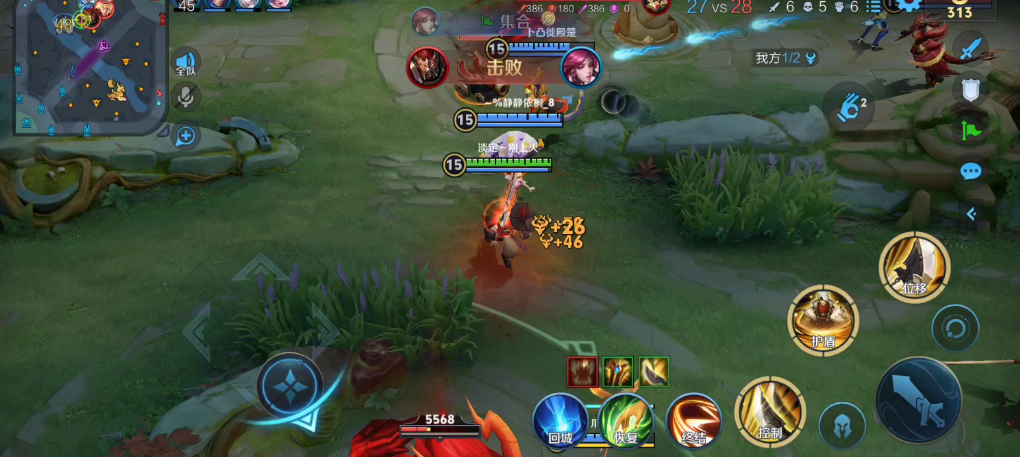1020x457 pixels.
Task: Hit the sword basic attack button
Action: pyautogui.click(x=918, y=401)
